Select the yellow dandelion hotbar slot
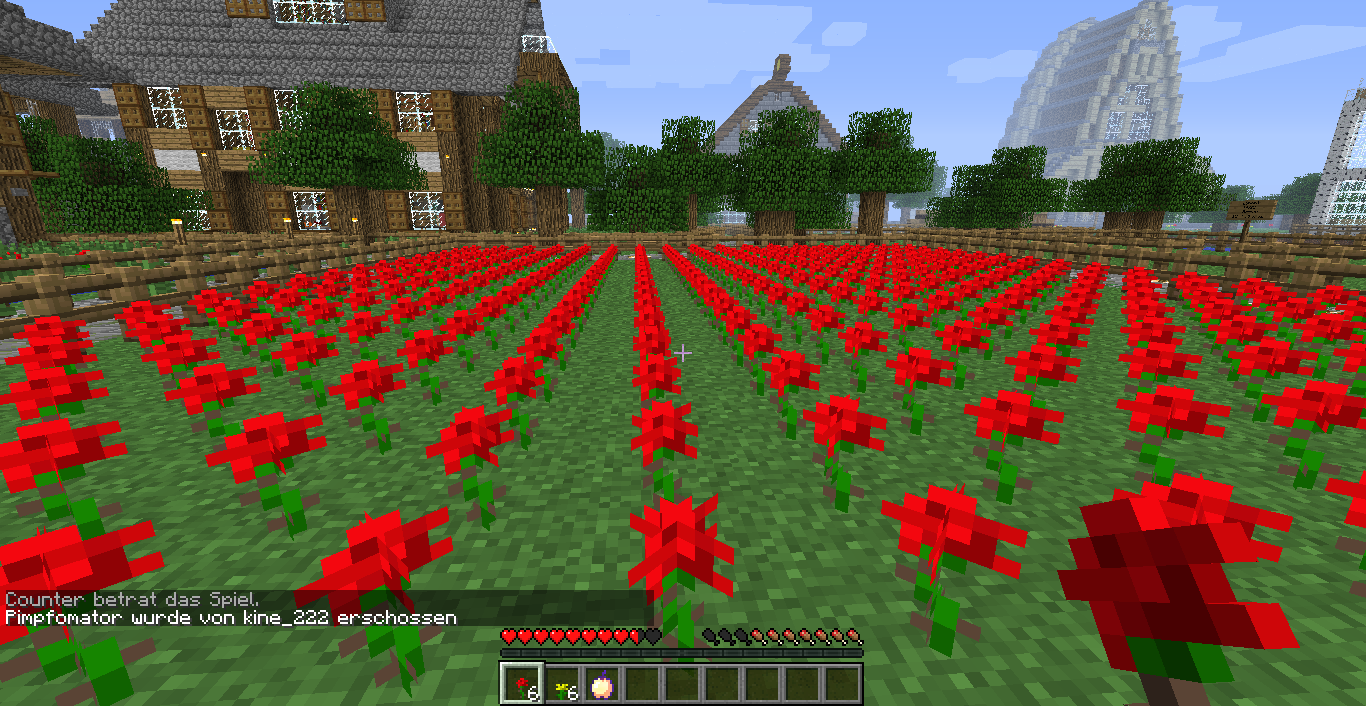This screenshot has width=1366, height=706. coord(562,685)
